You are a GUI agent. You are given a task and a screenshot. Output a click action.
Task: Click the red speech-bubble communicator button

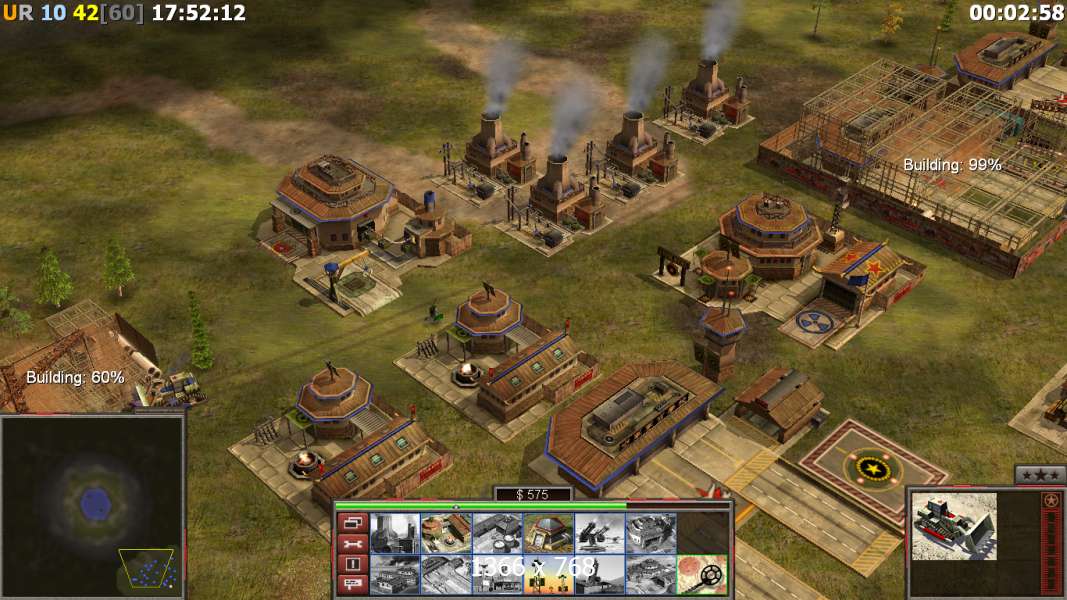(352, 585)
